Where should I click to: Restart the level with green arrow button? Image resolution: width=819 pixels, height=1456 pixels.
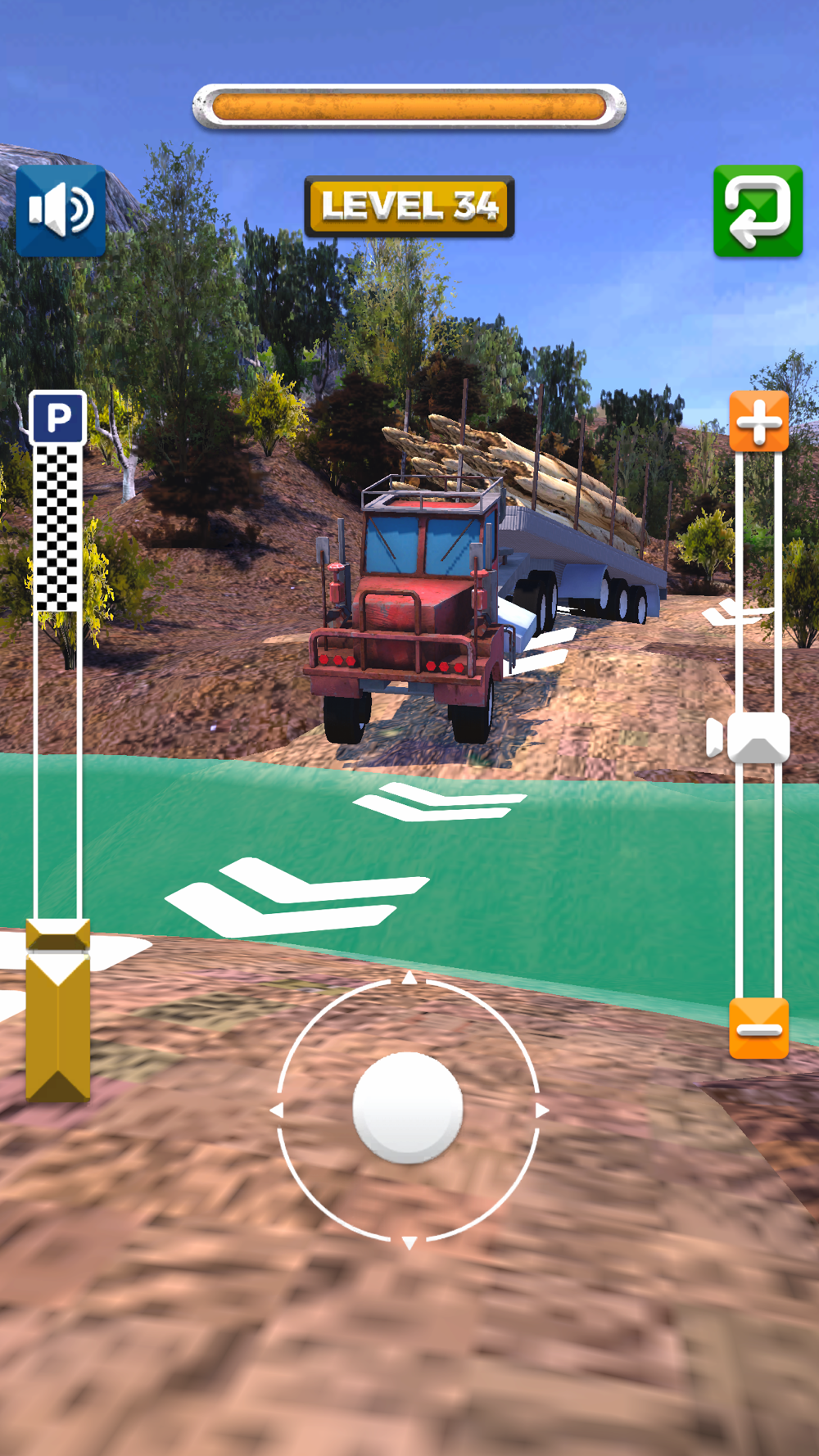[x=758, y=211]
